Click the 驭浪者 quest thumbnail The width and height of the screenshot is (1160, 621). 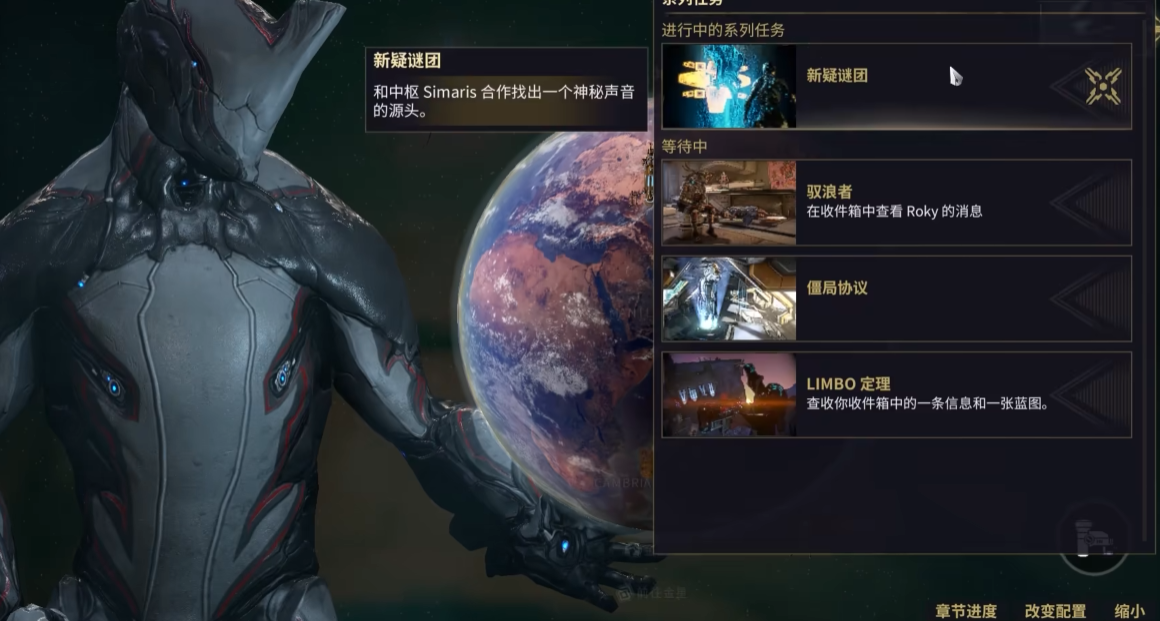[729, 203]
